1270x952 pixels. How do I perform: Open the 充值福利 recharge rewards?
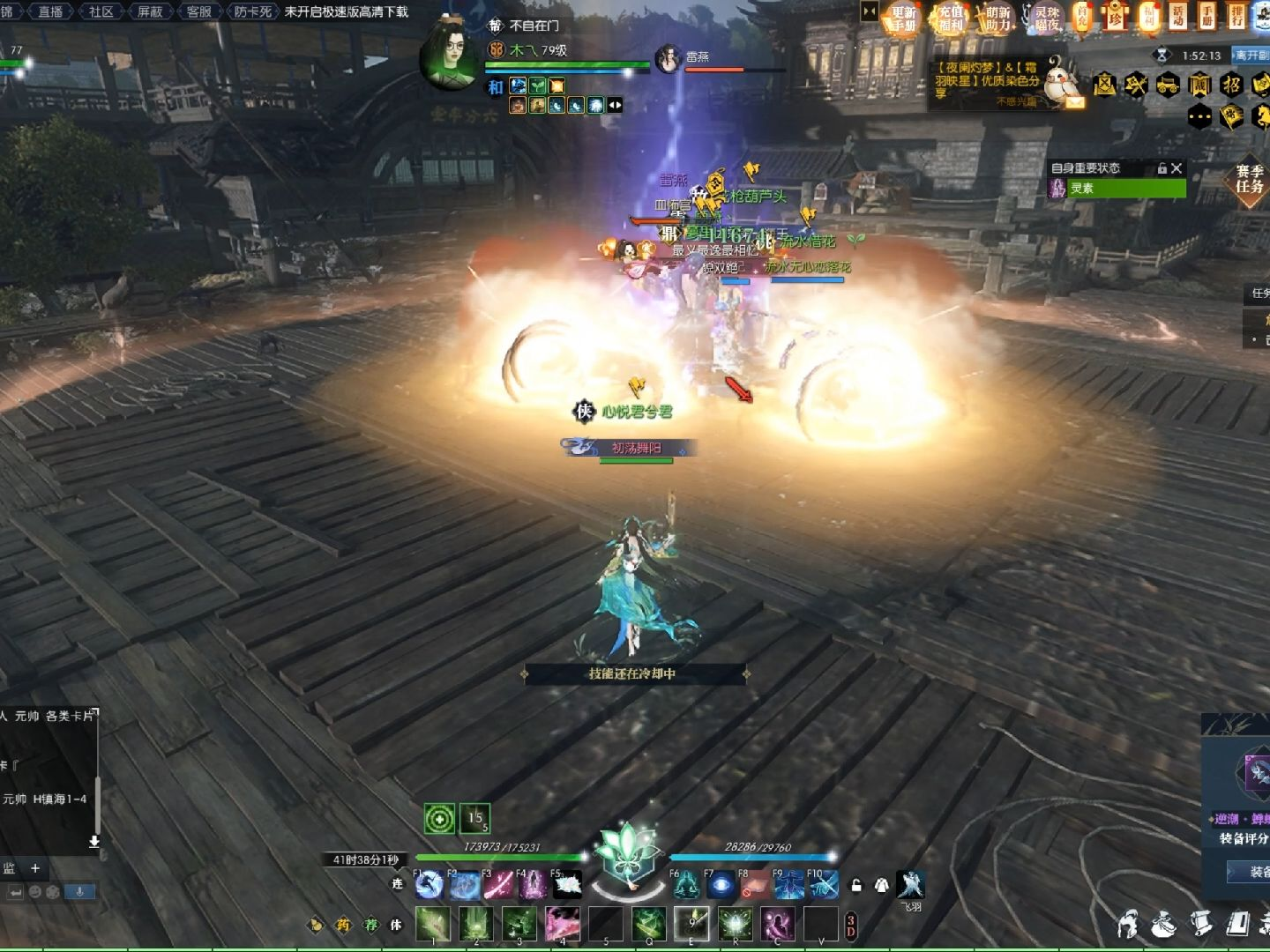[x=951, y=18]
